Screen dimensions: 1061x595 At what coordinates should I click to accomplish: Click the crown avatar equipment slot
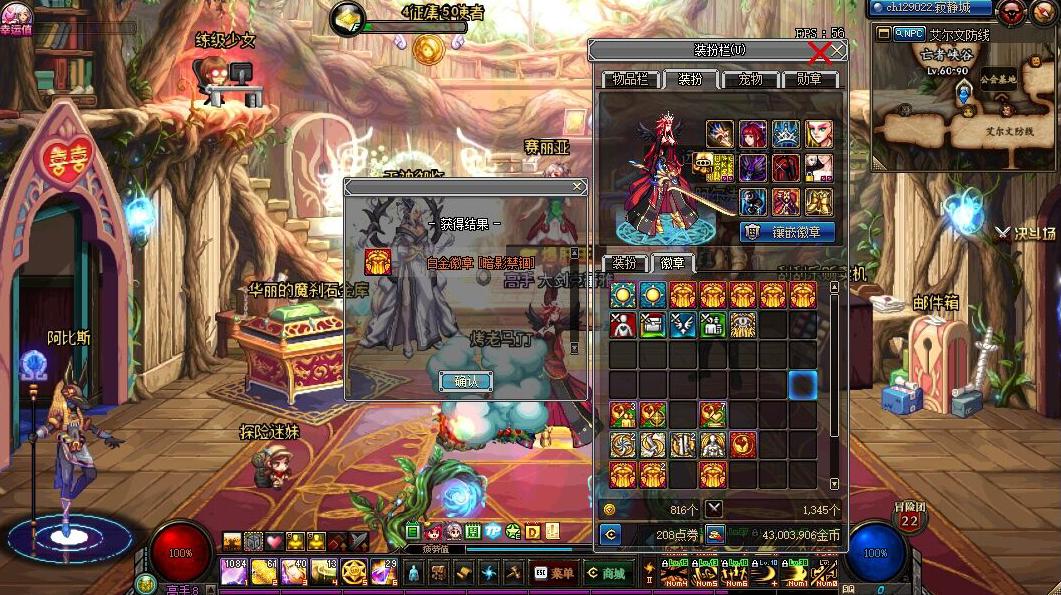[785, 134]
